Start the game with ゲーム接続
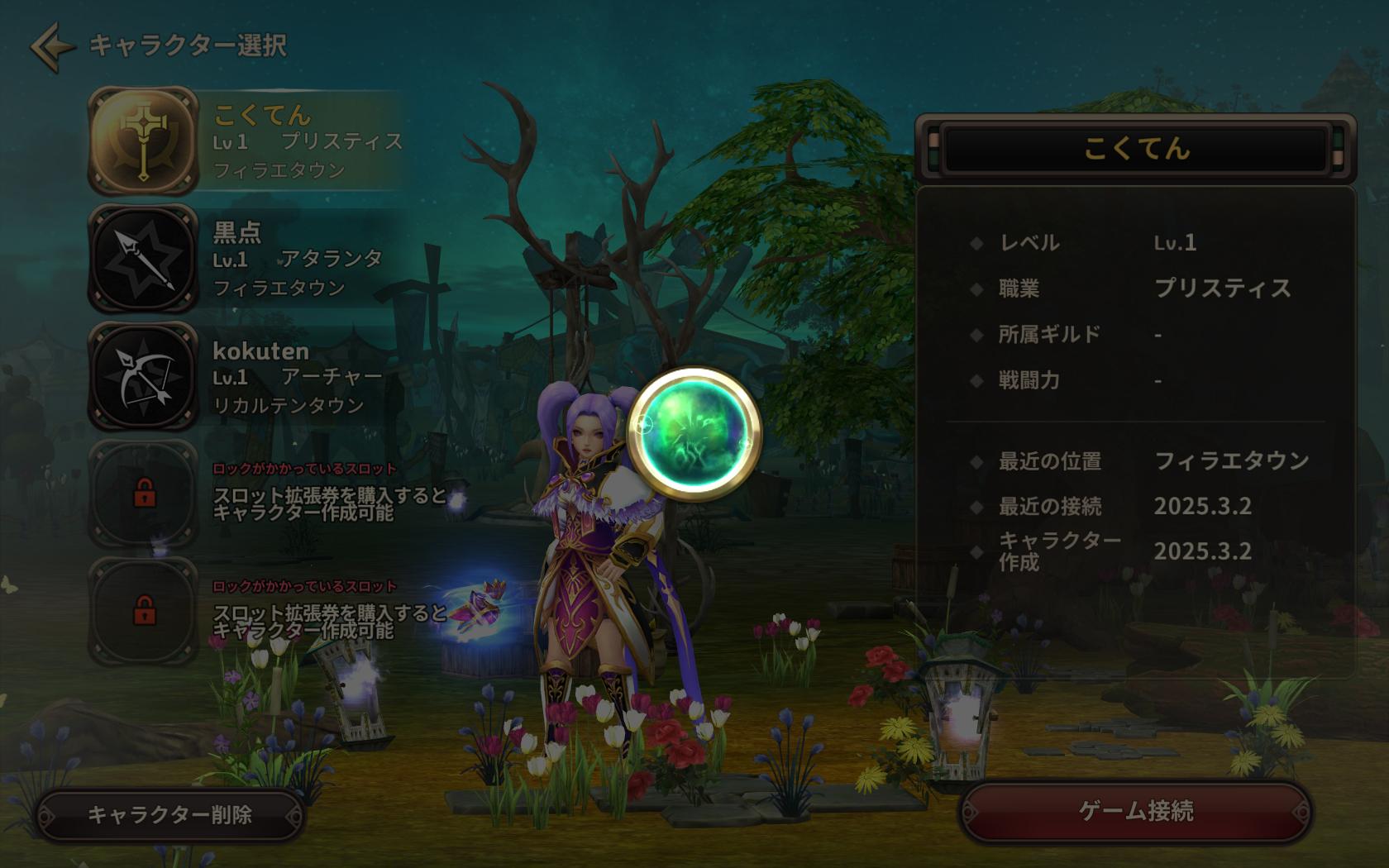The height and width of the screenshot is (868, 1389). click(1135, 812)
